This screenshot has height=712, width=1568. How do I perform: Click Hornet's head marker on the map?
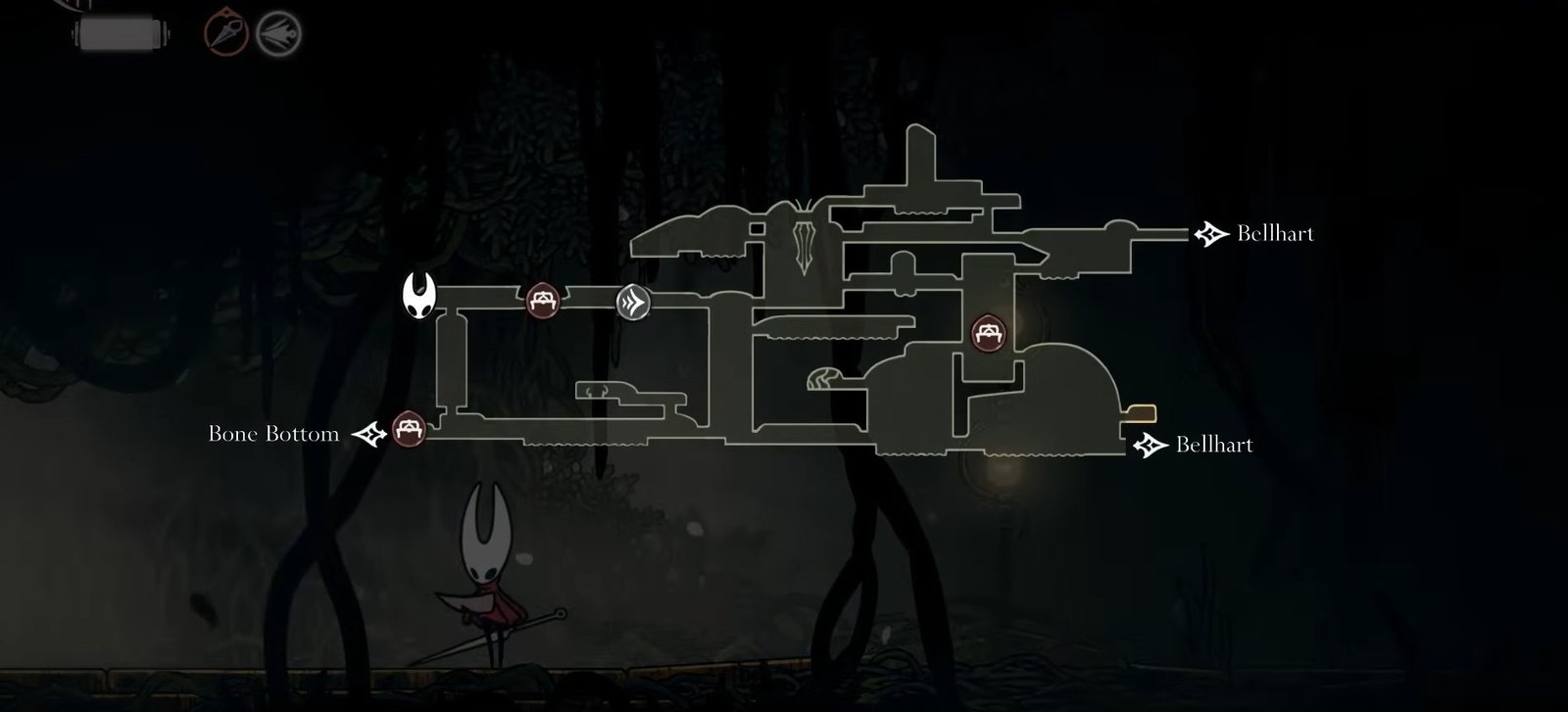pos(419,296)
